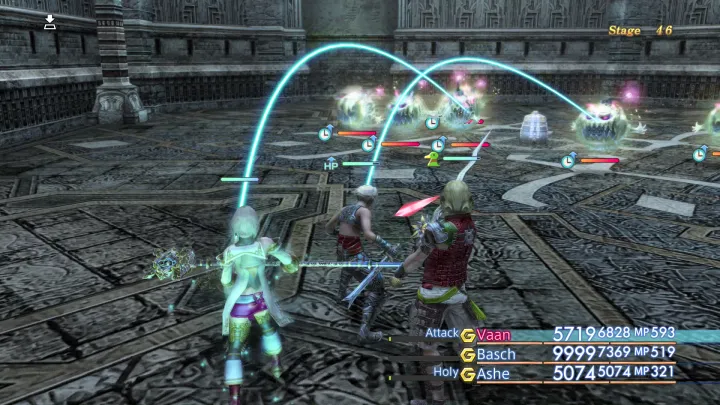Select Ashe in the party list
The height and width of the screenshot is (405, 720).
494,374
